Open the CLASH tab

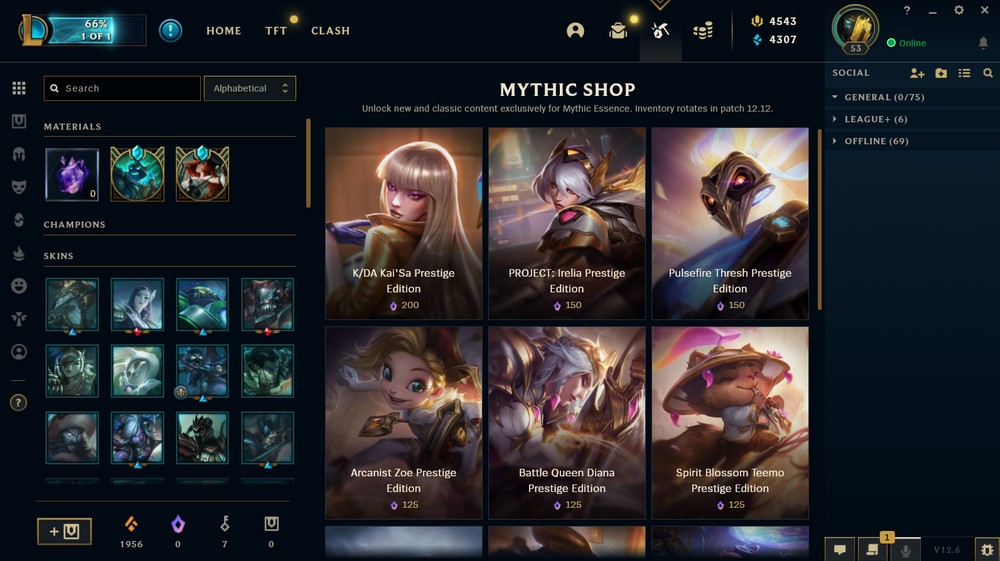point(330,31)
